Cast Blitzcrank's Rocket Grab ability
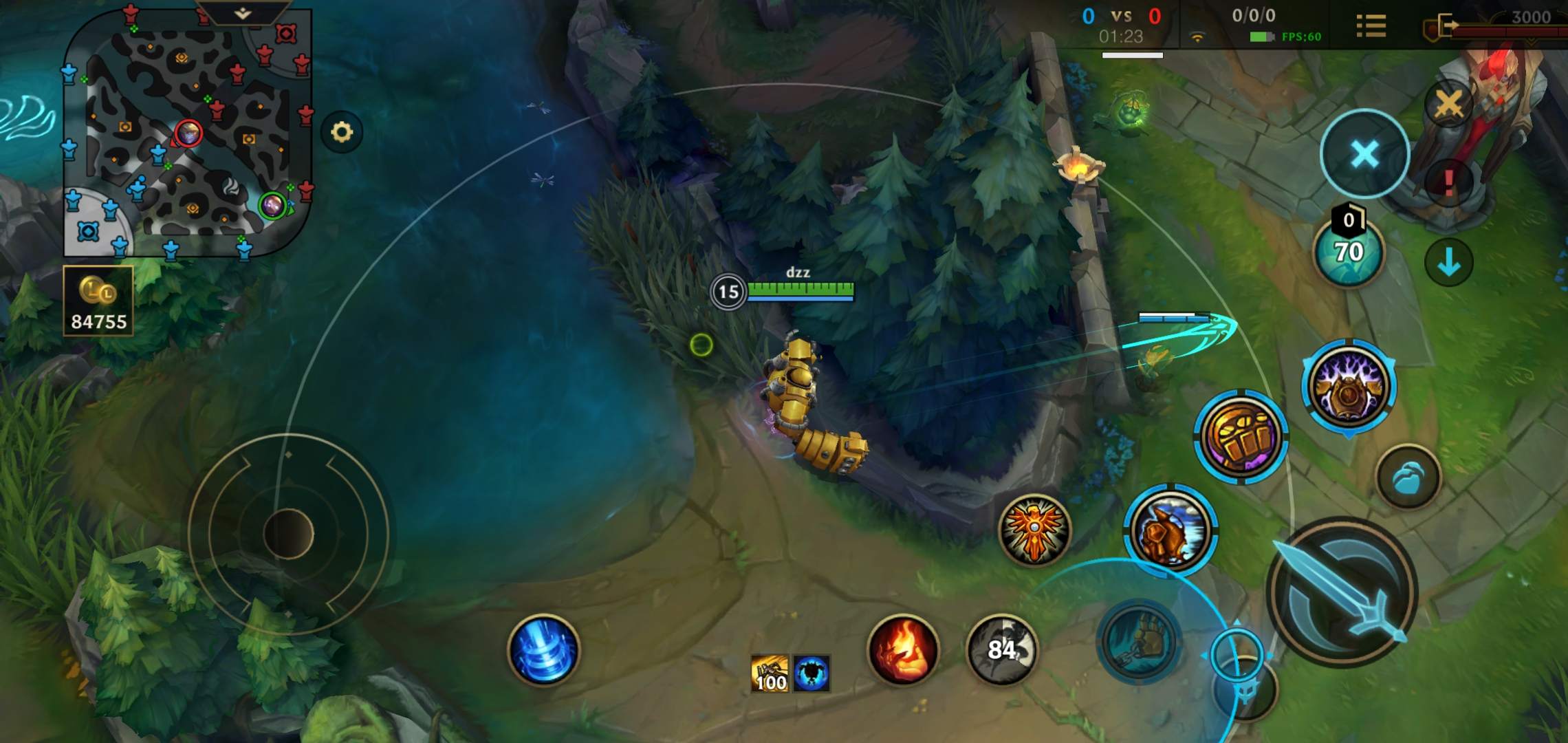The image size is (1568, 743). pos(1139,641)
